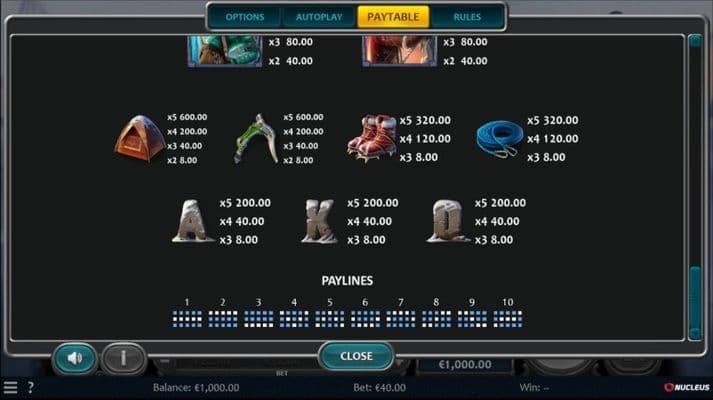Click the paytable vertical scrollbar

tap(695, 180)
